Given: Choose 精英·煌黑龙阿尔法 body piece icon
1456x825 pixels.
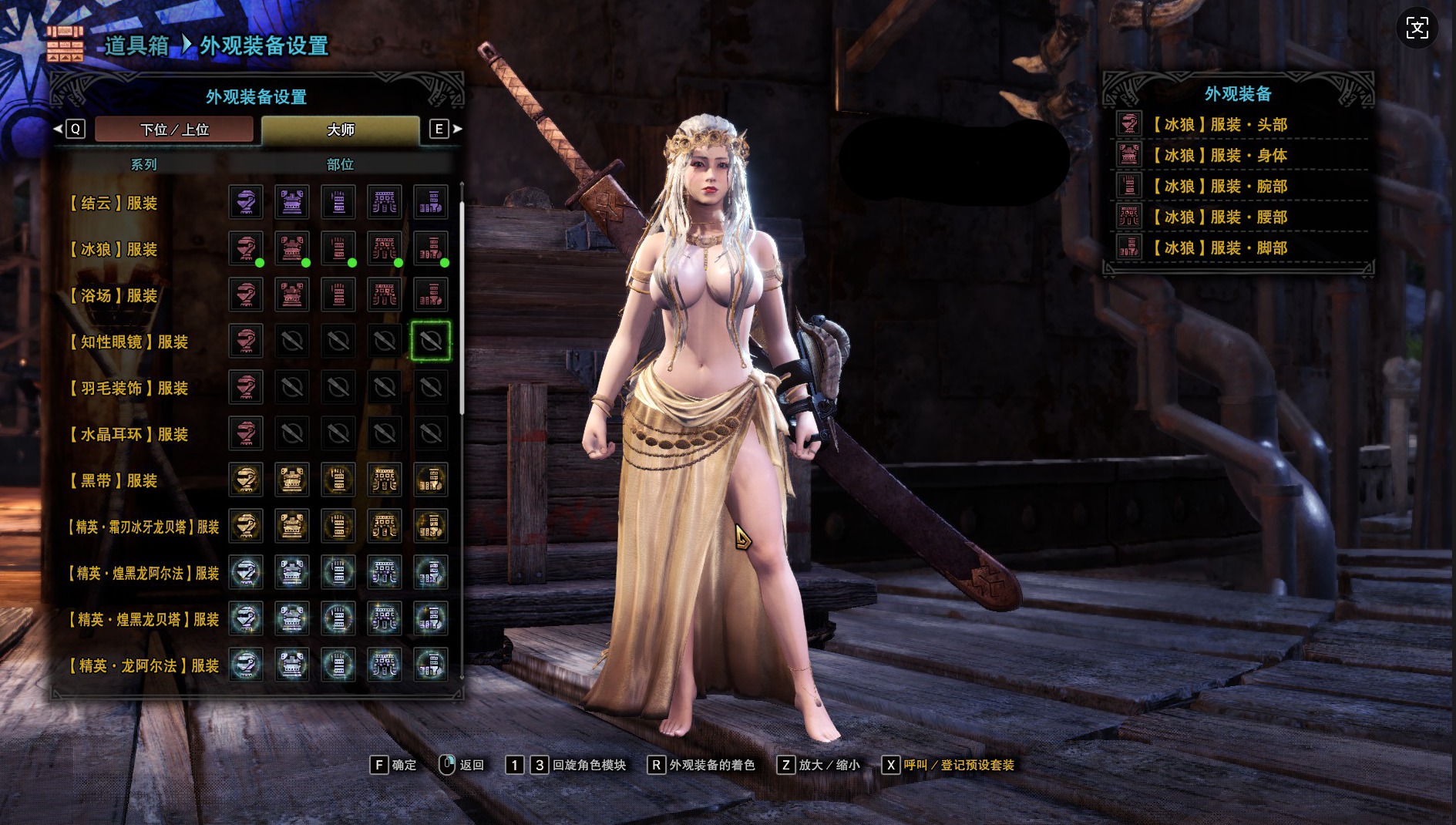Looking at the screenshot, I should [292, 572].
